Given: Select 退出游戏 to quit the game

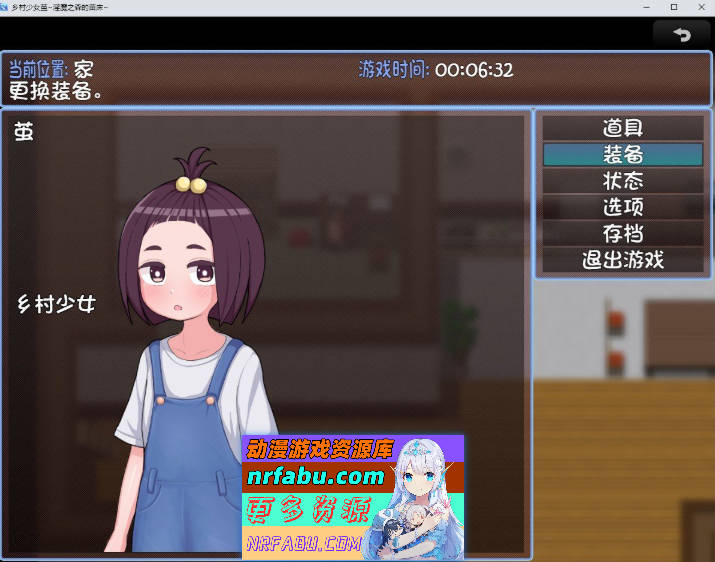Looking at the screenshot, I should [x=623, y=261].
